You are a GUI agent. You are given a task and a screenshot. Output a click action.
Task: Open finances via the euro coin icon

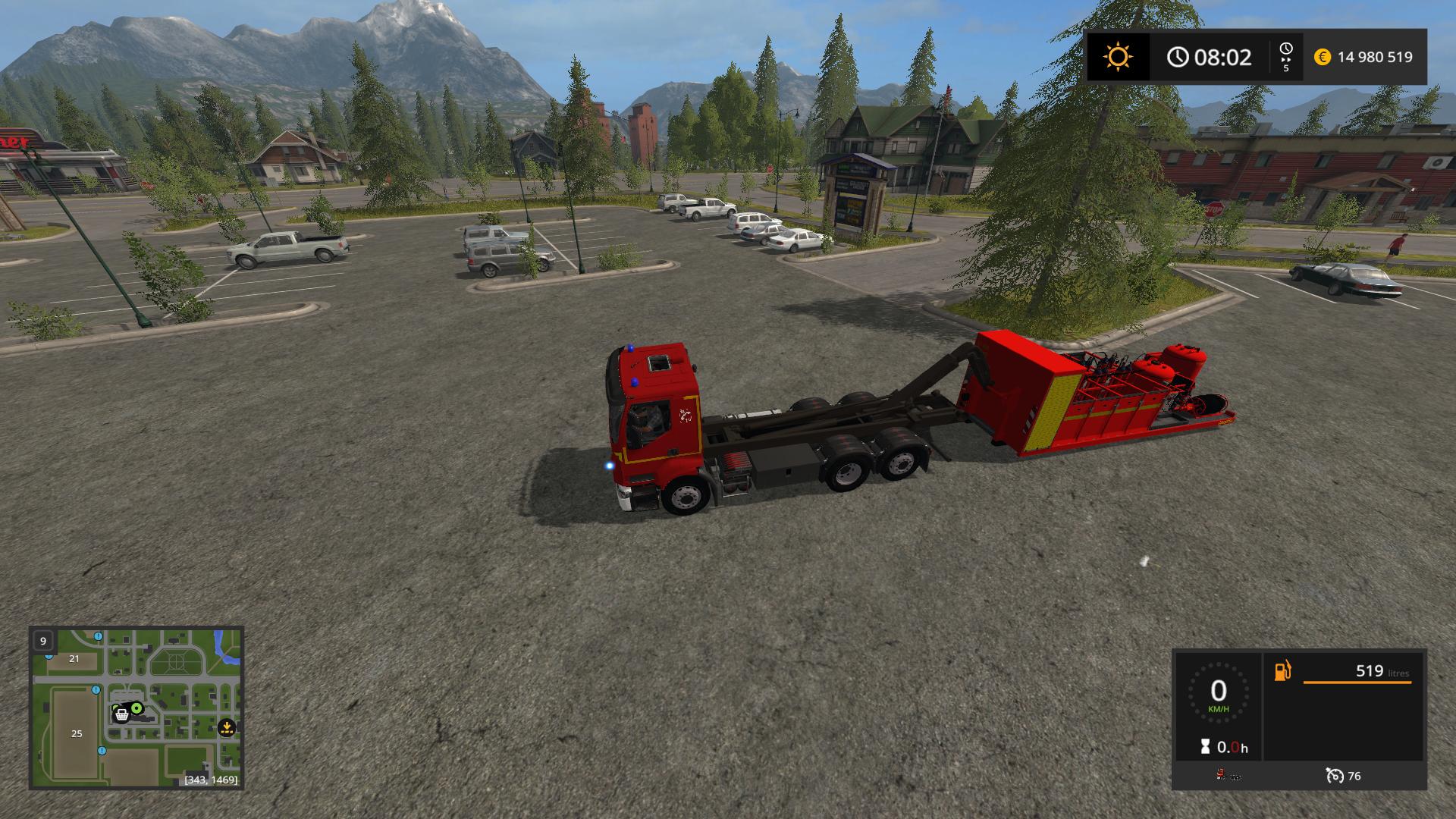tap(1323, 57)
